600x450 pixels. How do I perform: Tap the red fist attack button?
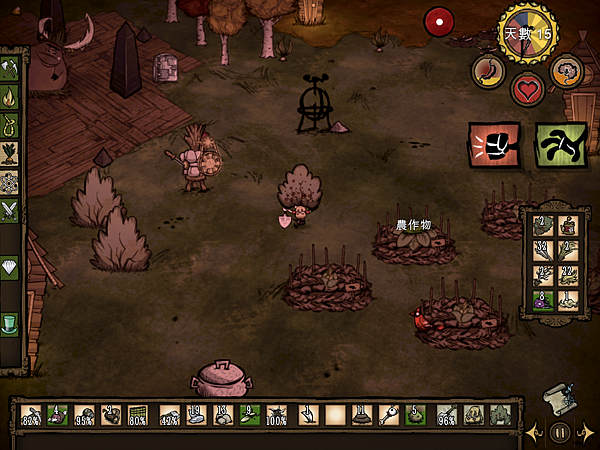[x=494, y=145]
